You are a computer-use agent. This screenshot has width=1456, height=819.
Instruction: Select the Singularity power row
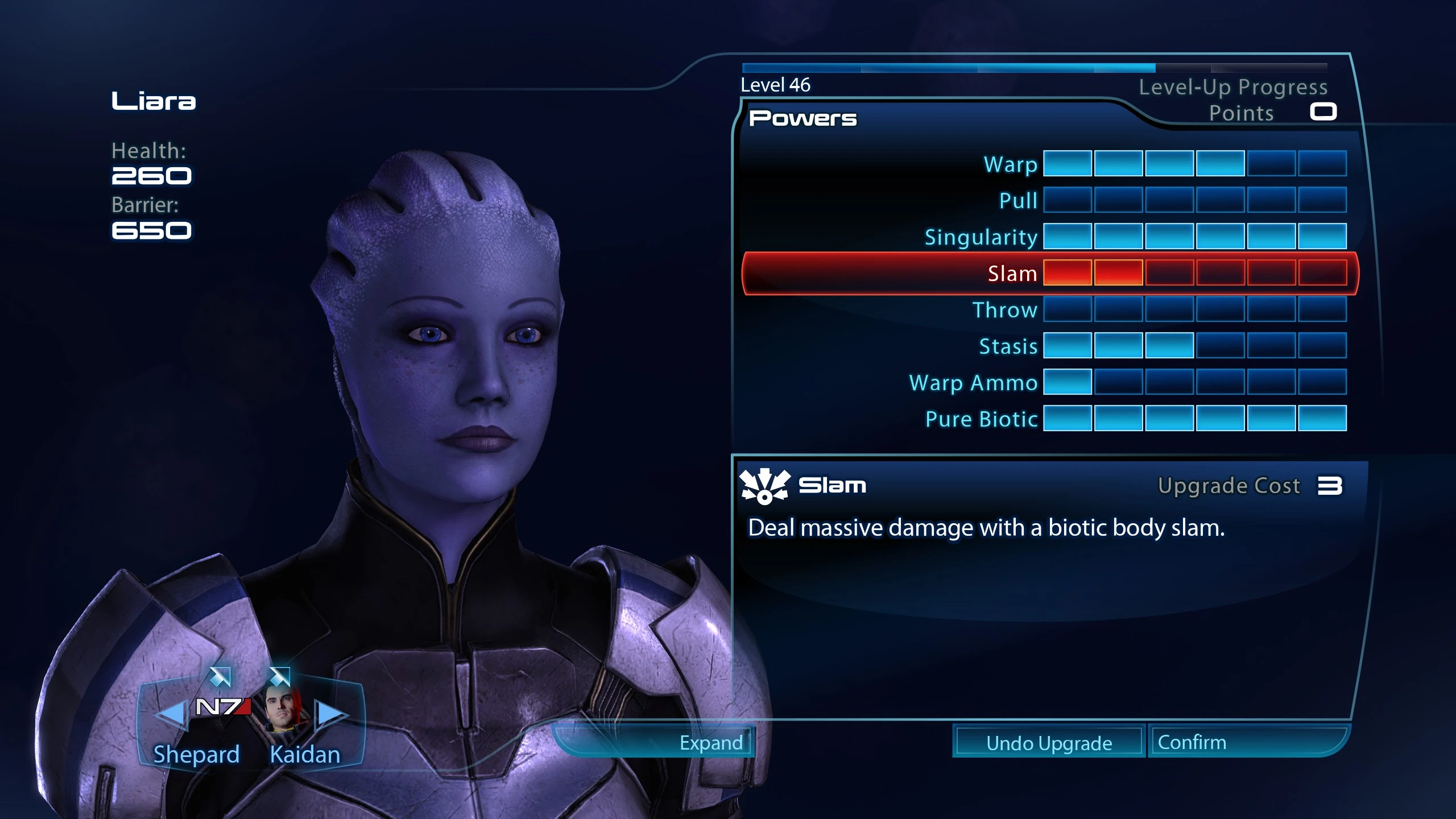pos(981,237)
